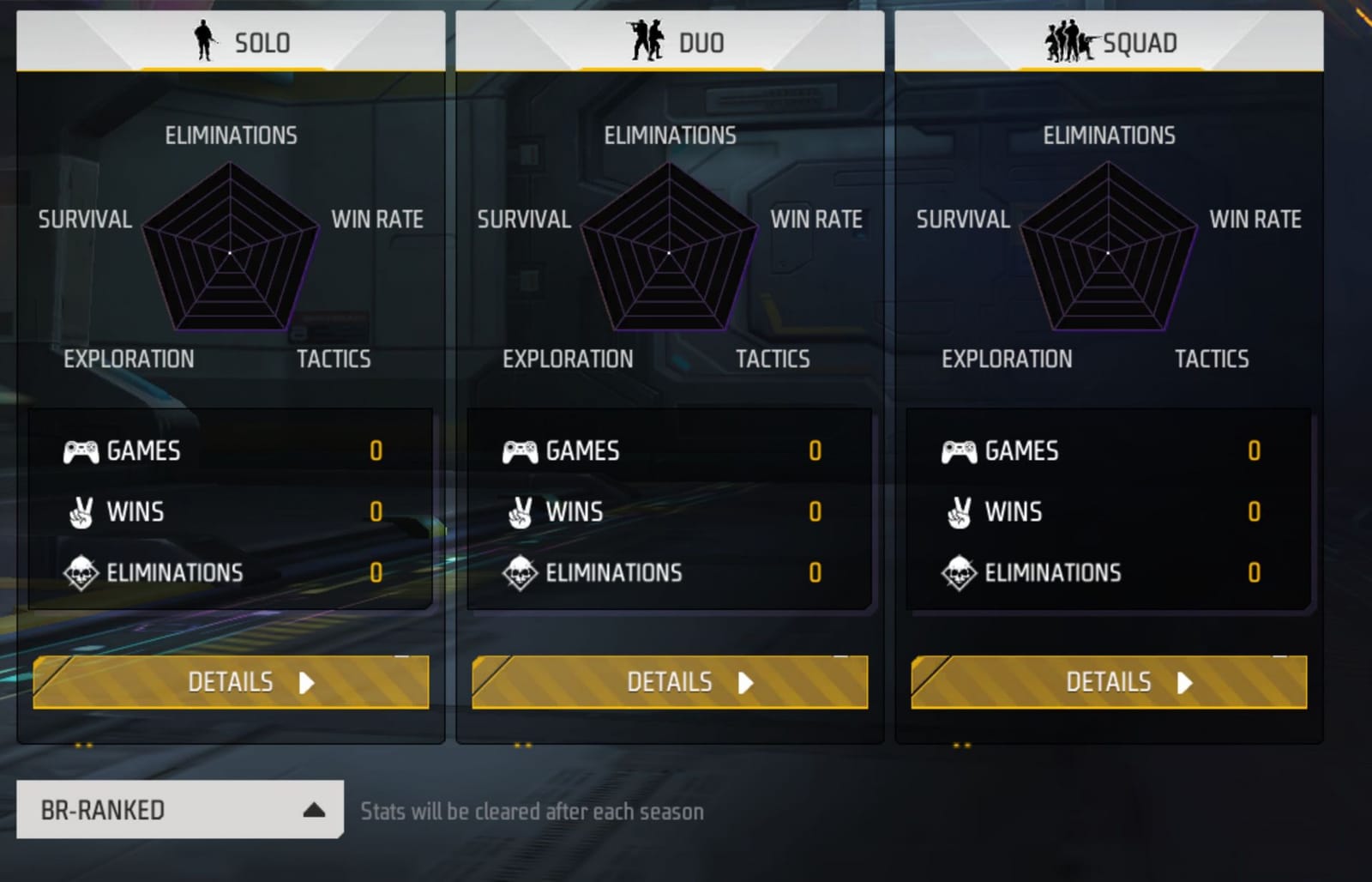Click the page indicator dots below the Solo panel
This screenshot has height=882, width=1372.
(x=81, y=746)
